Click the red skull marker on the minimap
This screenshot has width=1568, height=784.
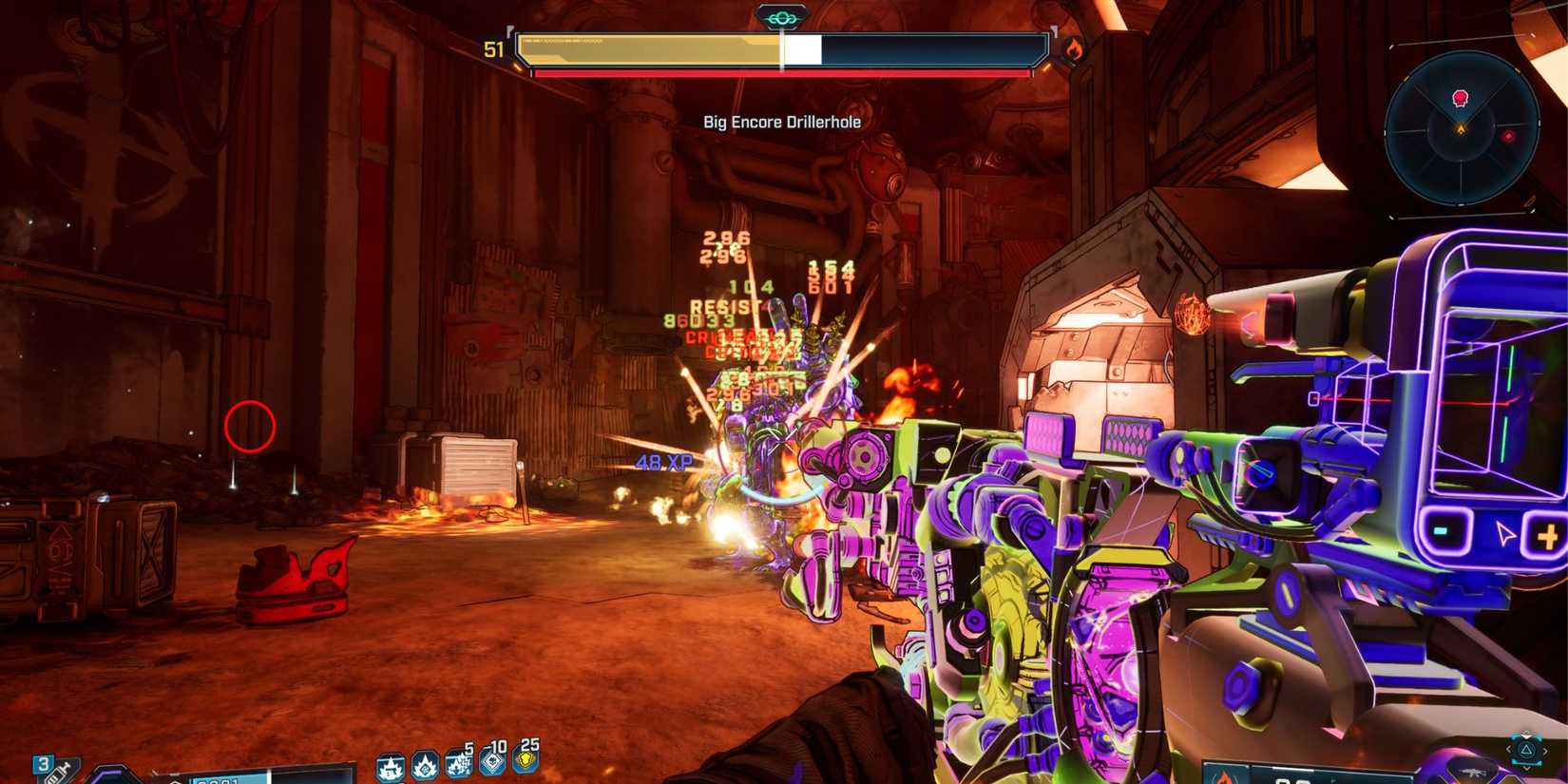point(1460,96)
